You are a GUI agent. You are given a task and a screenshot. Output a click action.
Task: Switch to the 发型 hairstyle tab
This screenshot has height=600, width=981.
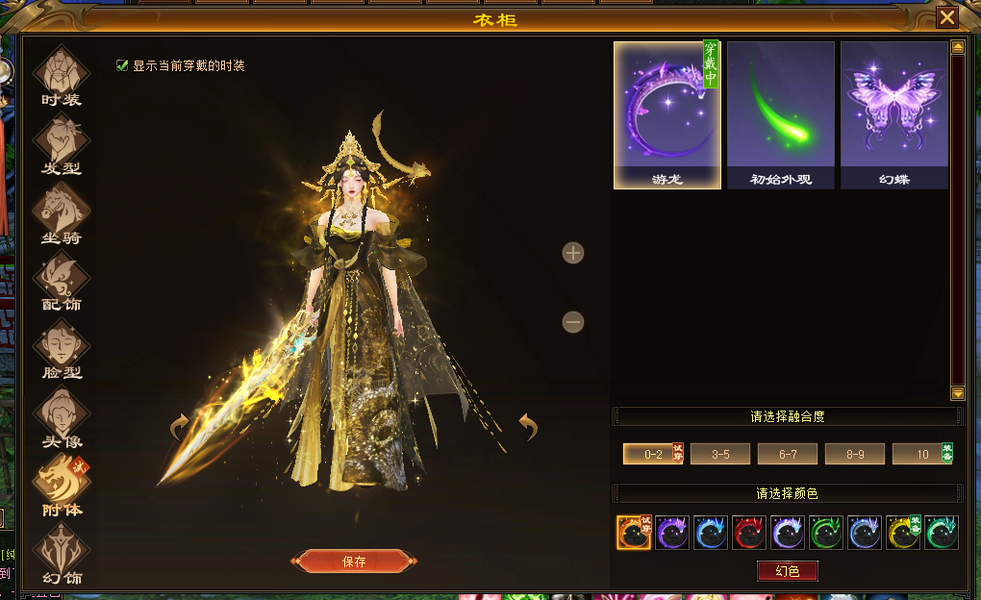click(62, 145)
